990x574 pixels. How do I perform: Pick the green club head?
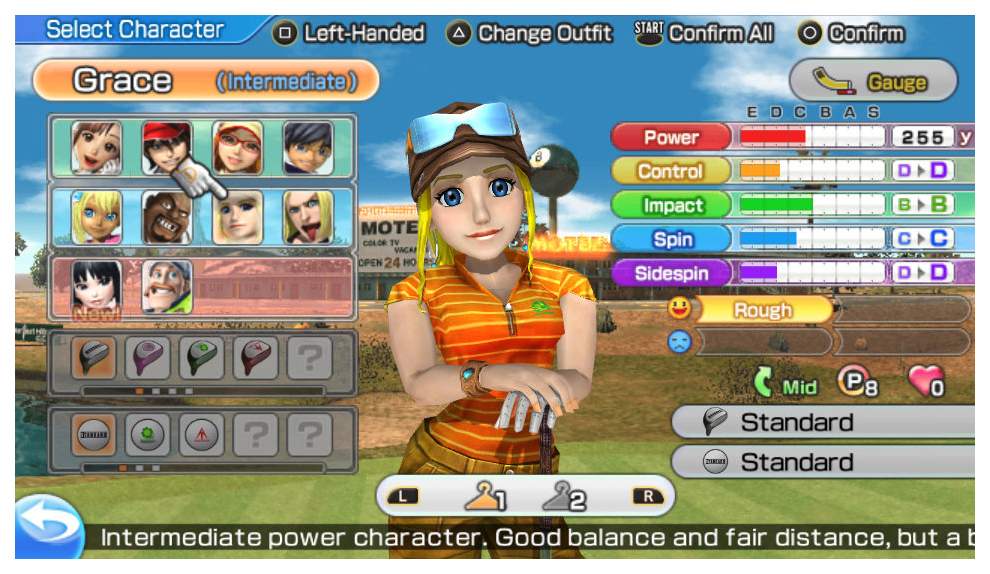[x=203, y=359]
